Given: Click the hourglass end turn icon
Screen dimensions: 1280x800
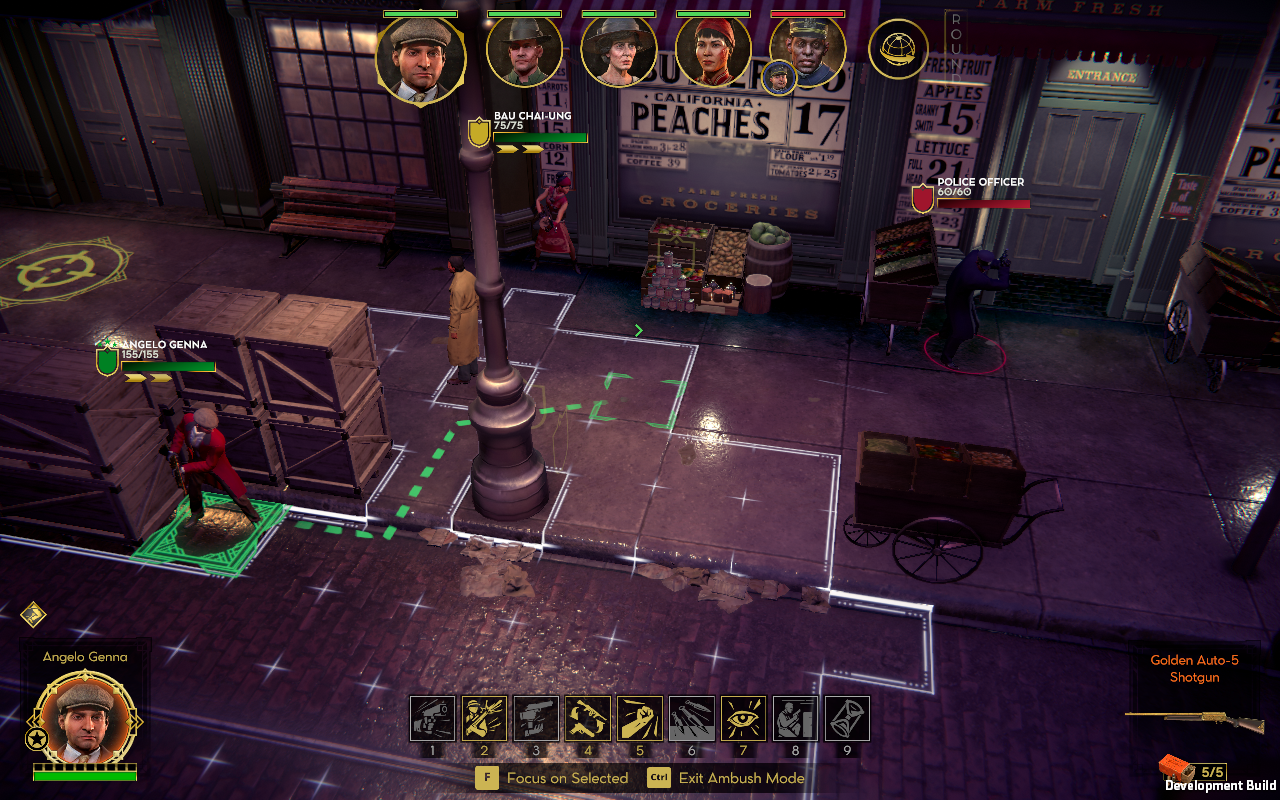Looking at the screenshot, I should [847, 718].
